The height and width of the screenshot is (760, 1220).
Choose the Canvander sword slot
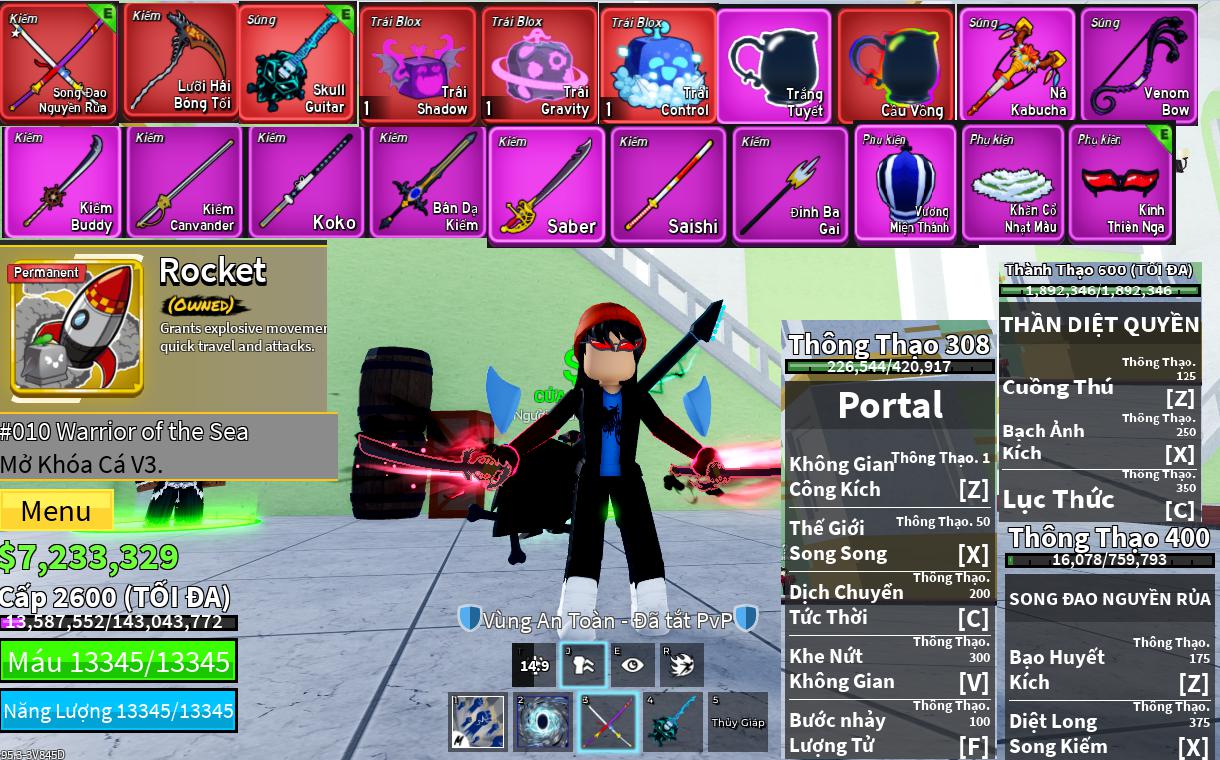(185, 182)
